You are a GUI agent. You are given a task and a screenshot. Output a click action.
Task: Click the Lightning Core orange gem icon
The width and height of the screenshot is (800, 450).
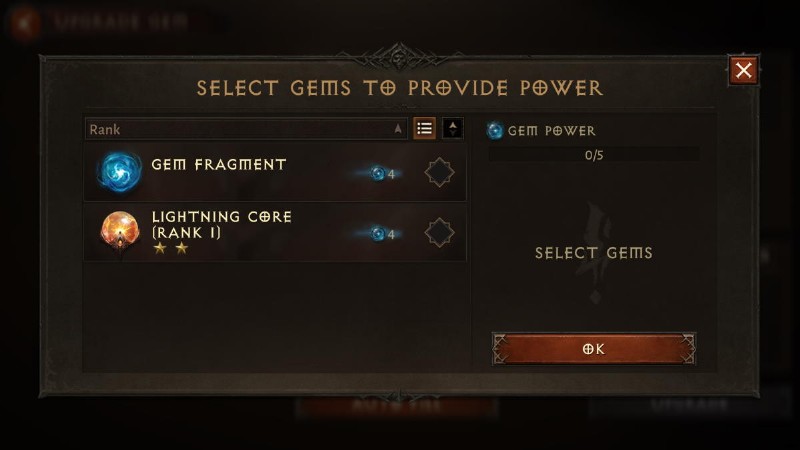click(120, 232)
